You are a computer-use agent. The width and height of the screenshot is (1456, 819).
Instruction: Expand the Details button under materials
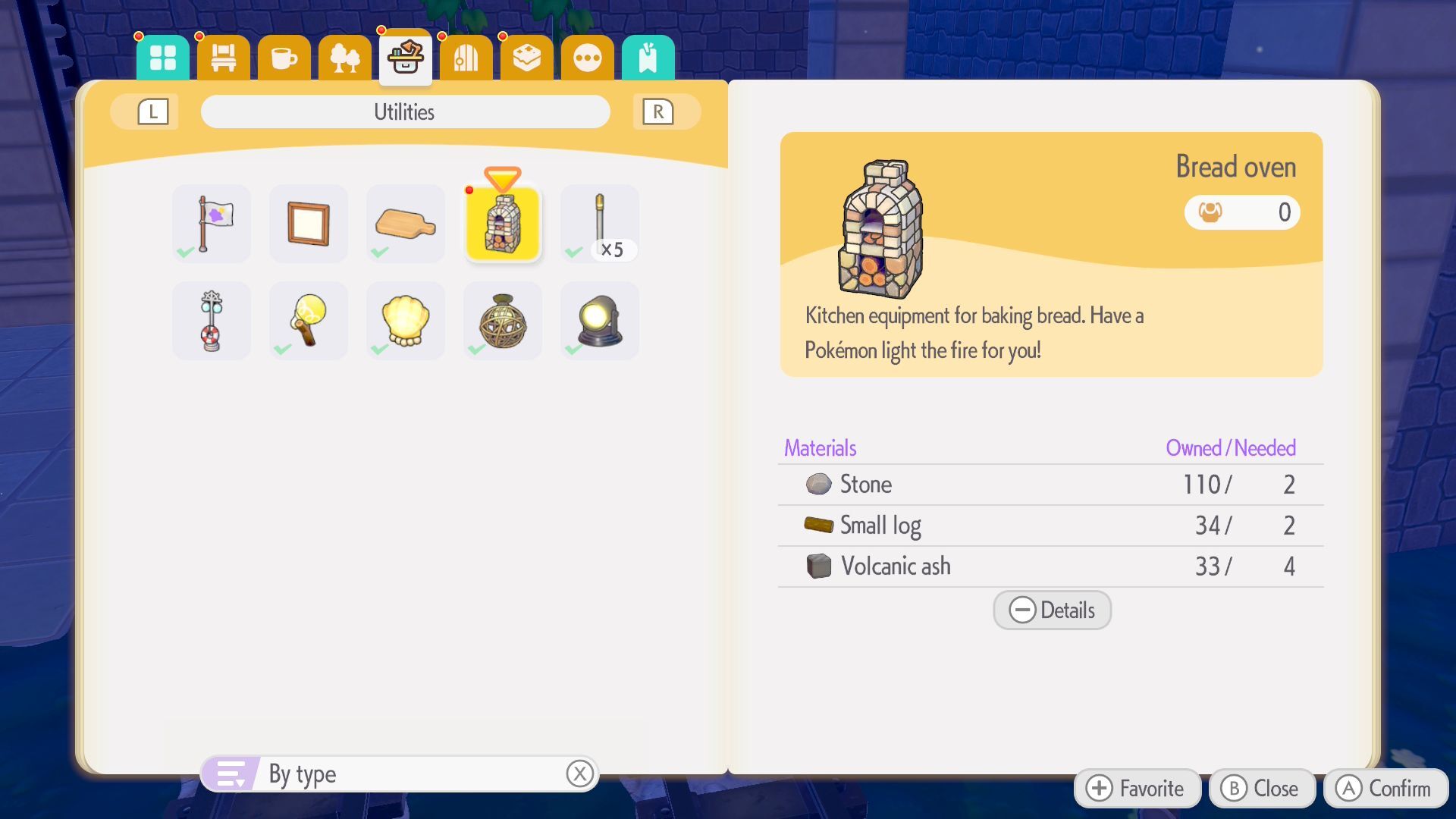click(x=1052, y=610)
